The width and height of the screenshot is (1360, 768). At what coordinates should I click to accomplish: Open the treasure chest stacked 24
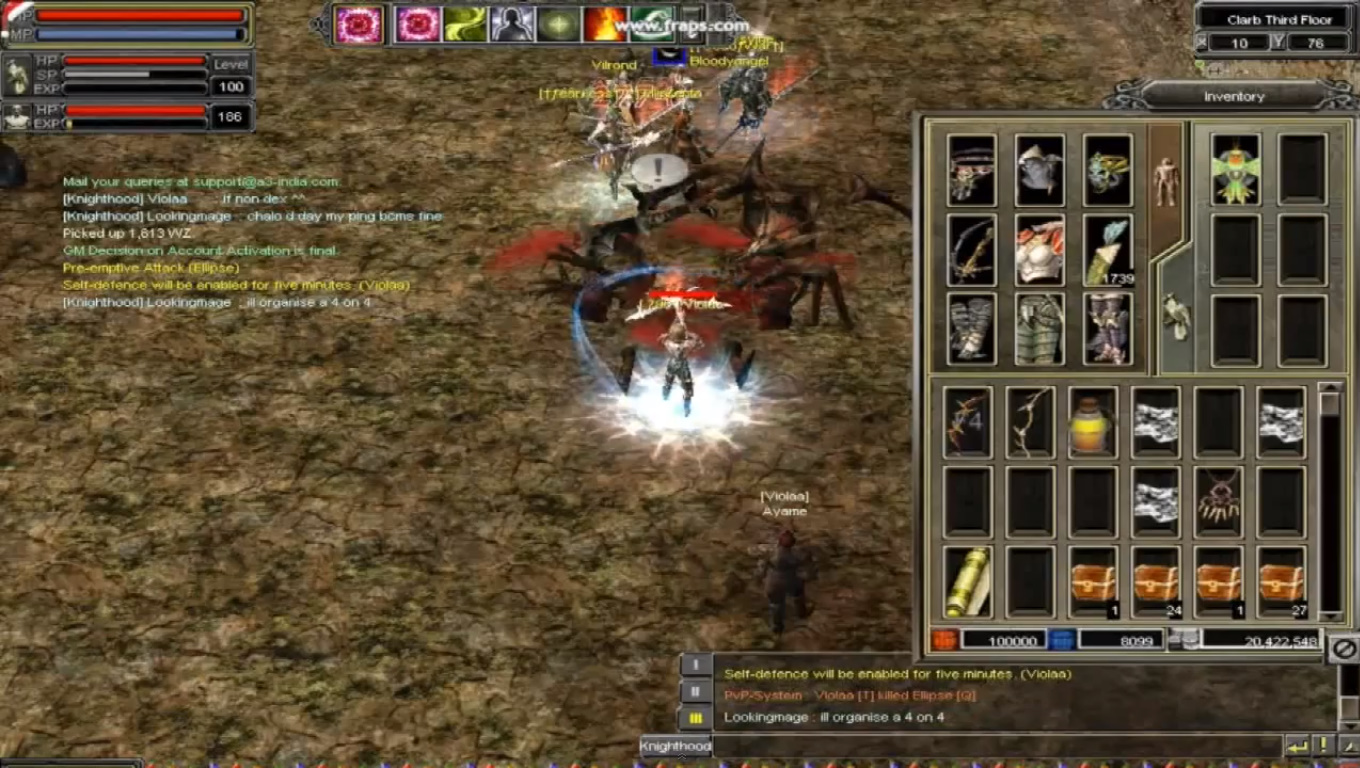point(1156,582)
